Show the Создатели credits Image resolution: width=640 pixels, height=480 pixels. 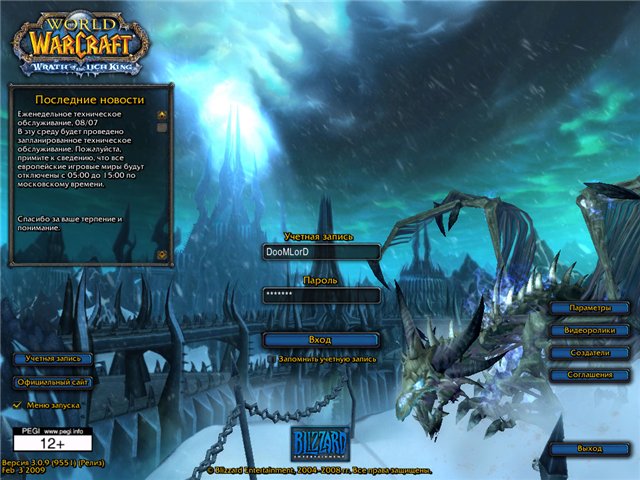click(589, 353)
